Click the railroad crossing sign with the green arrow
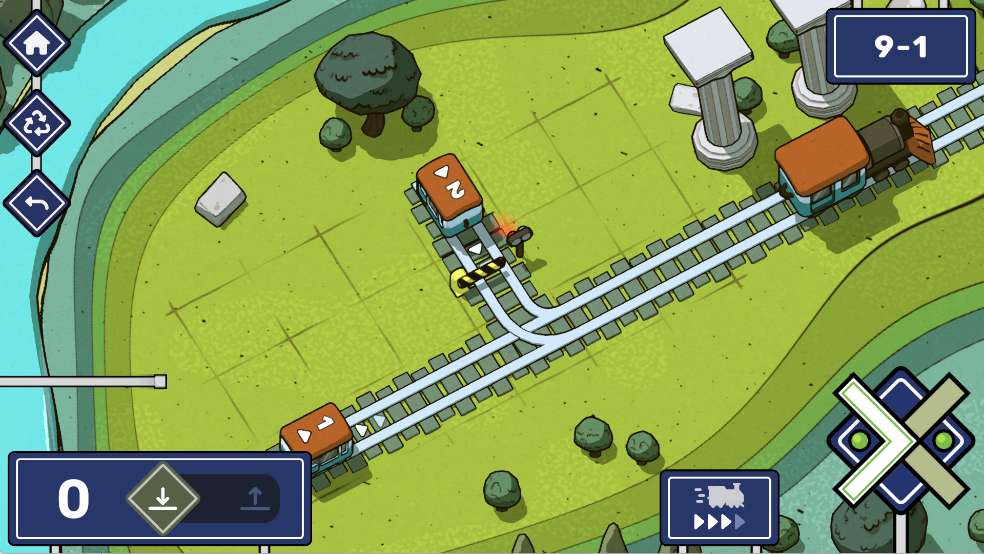Screen dimensions: 984x554 pos(899,440)
